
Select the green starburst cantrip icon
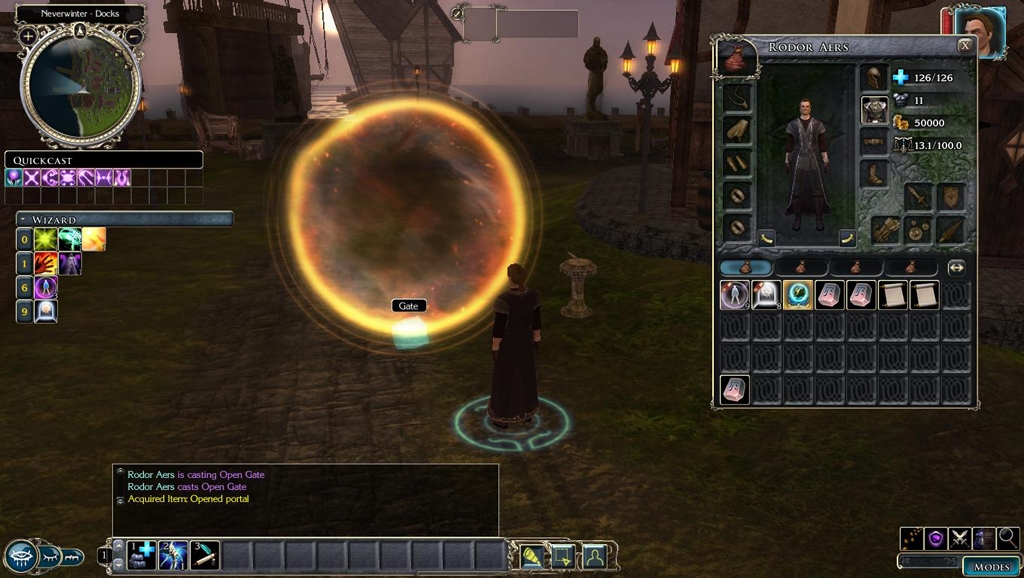45,239
